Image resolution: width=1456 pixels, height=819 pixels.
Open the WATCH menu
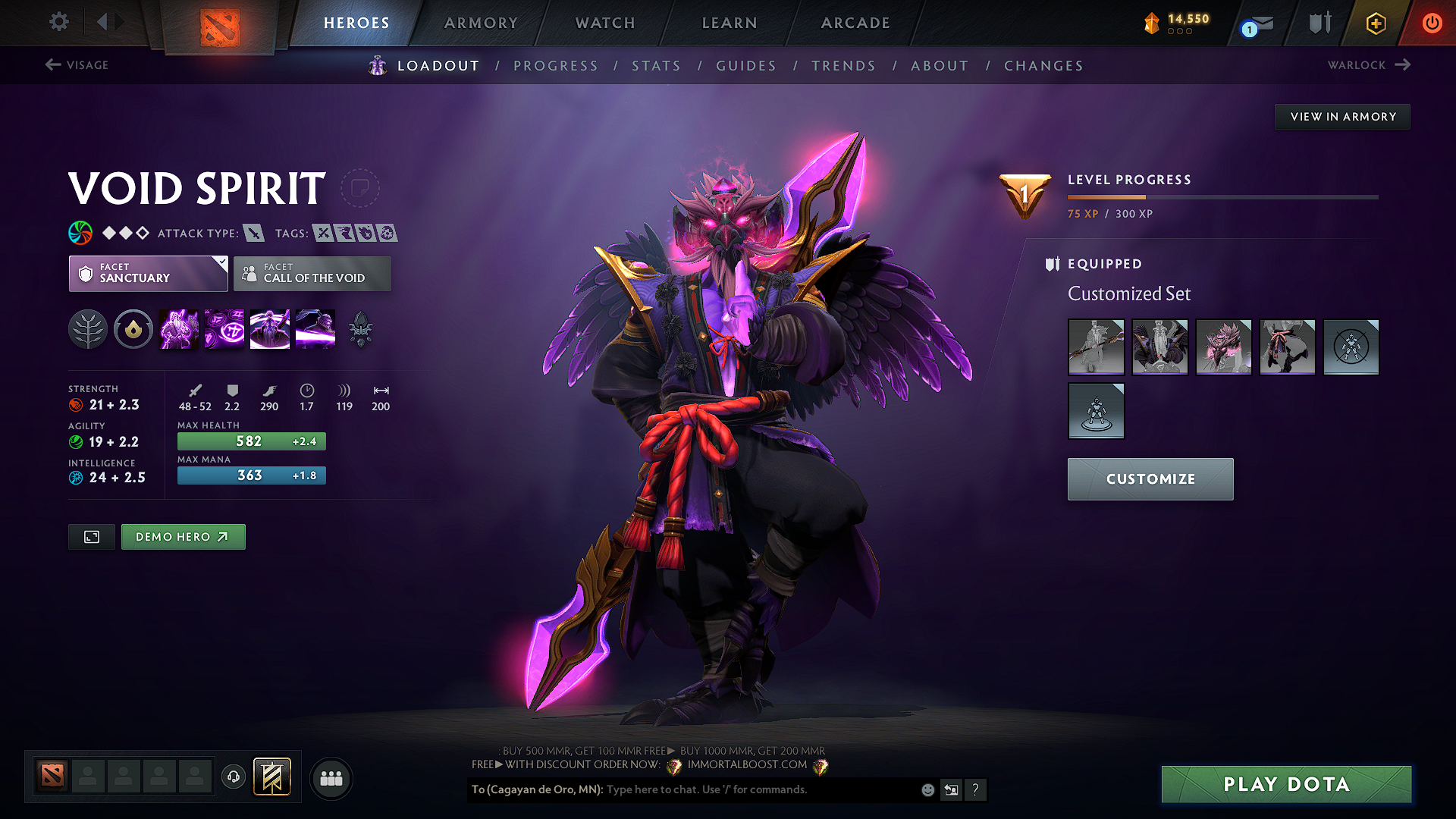pos(604,23)
